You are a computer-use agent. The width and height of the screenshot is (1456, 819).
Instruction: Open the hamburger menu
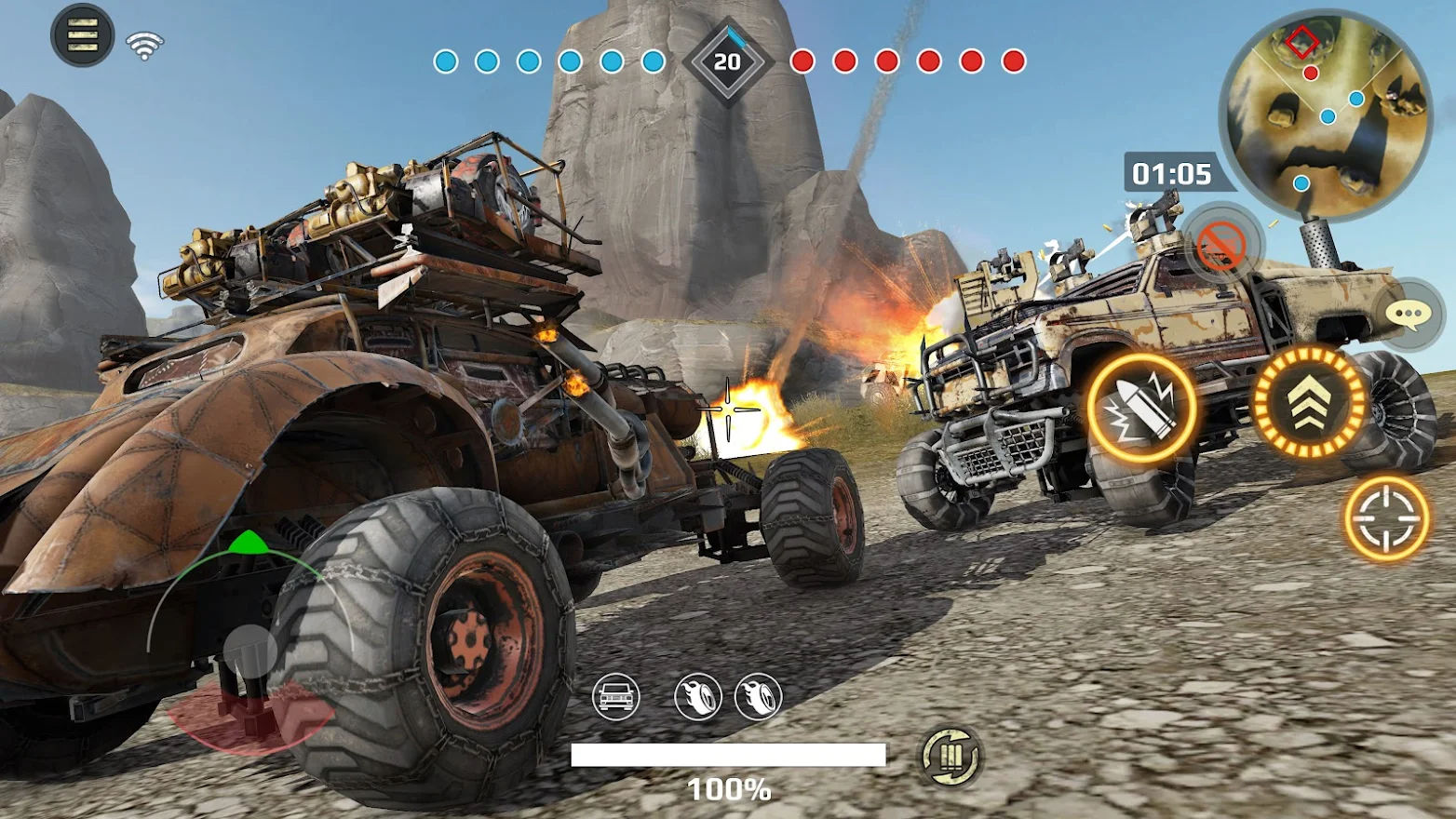click(x=82, y=35)
